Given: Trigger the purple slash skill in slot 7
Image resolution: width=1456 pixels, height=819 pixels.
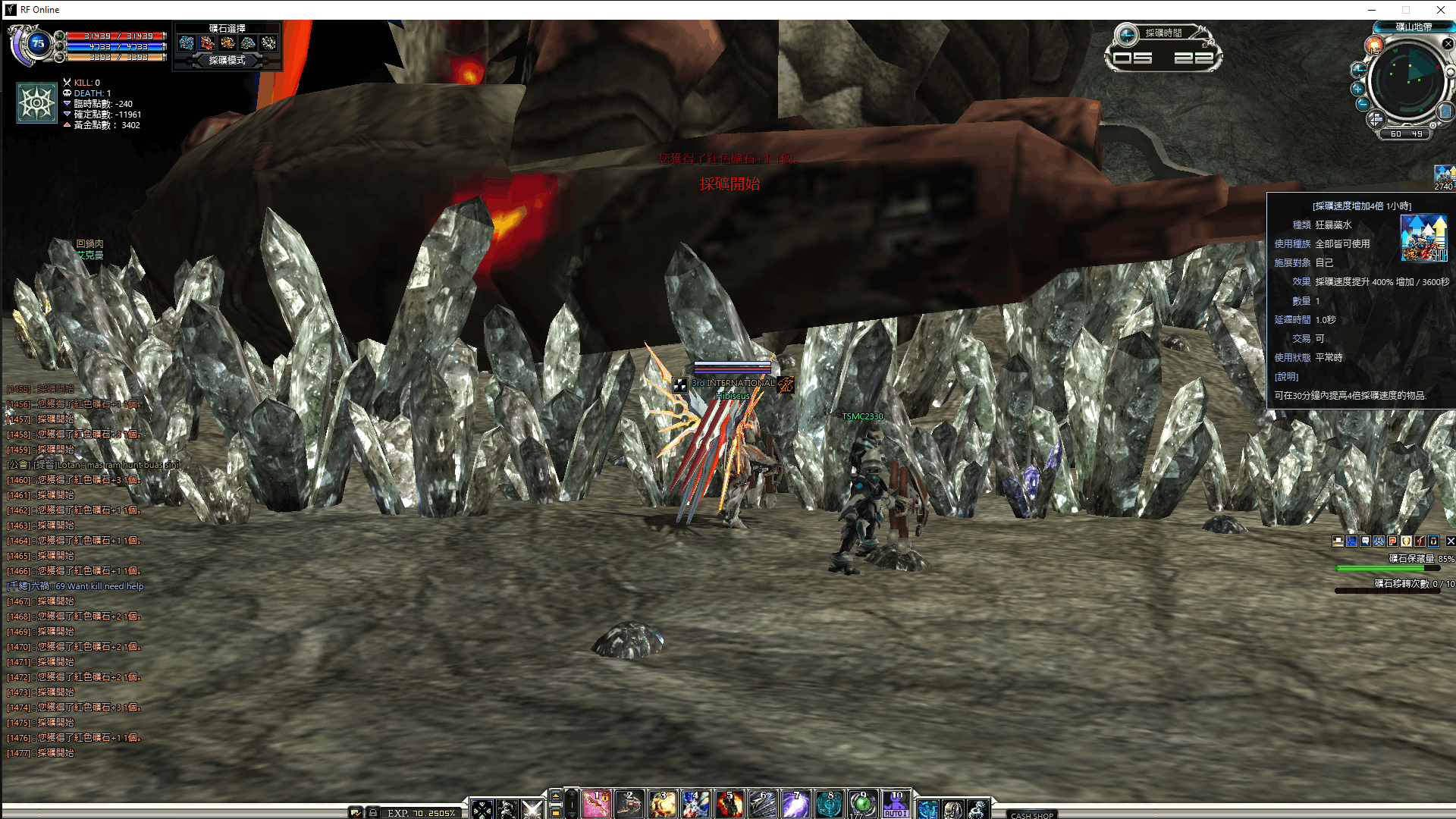Looking at the screenshot, I should click(x=795, y=804).
